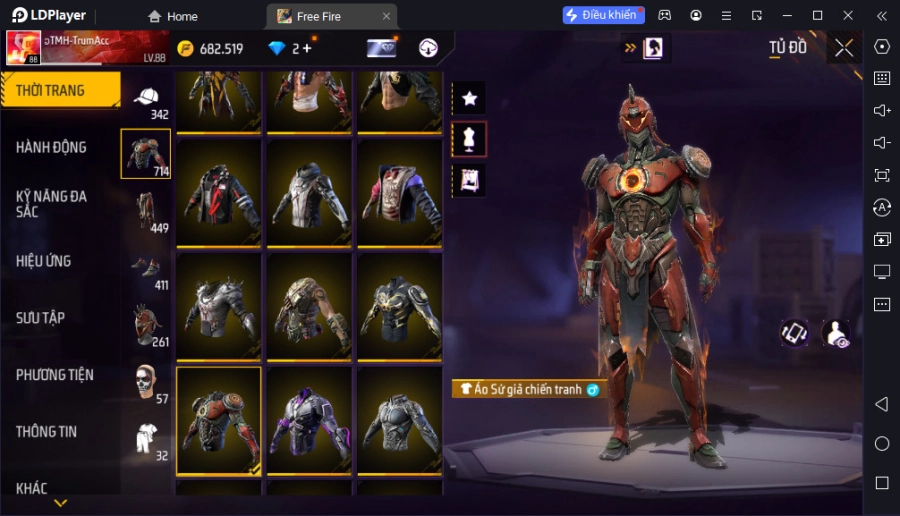Viewport: 900px width, 516px height.
Task: Click the star favorites filter icon
Action: (469, 97)
